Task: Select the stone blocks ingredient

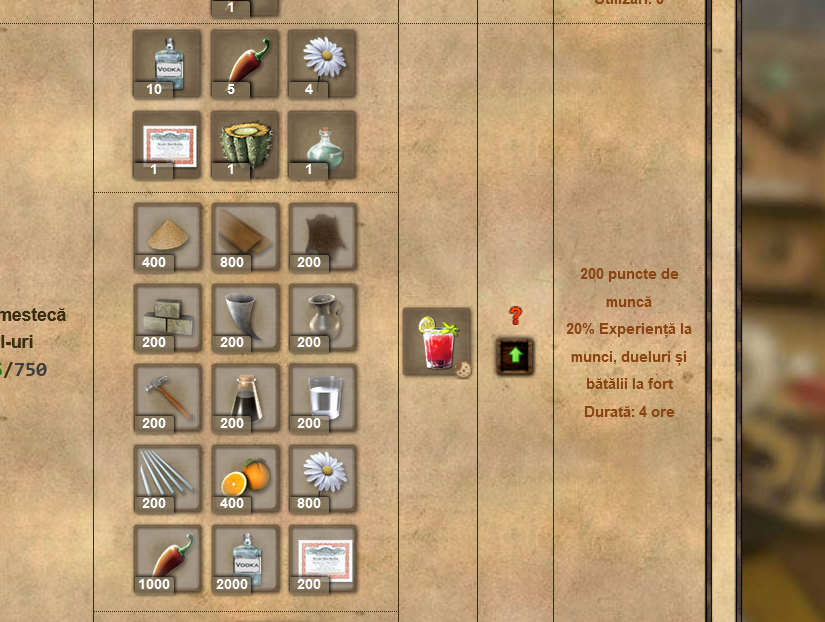Action: (x=168, y=317)
